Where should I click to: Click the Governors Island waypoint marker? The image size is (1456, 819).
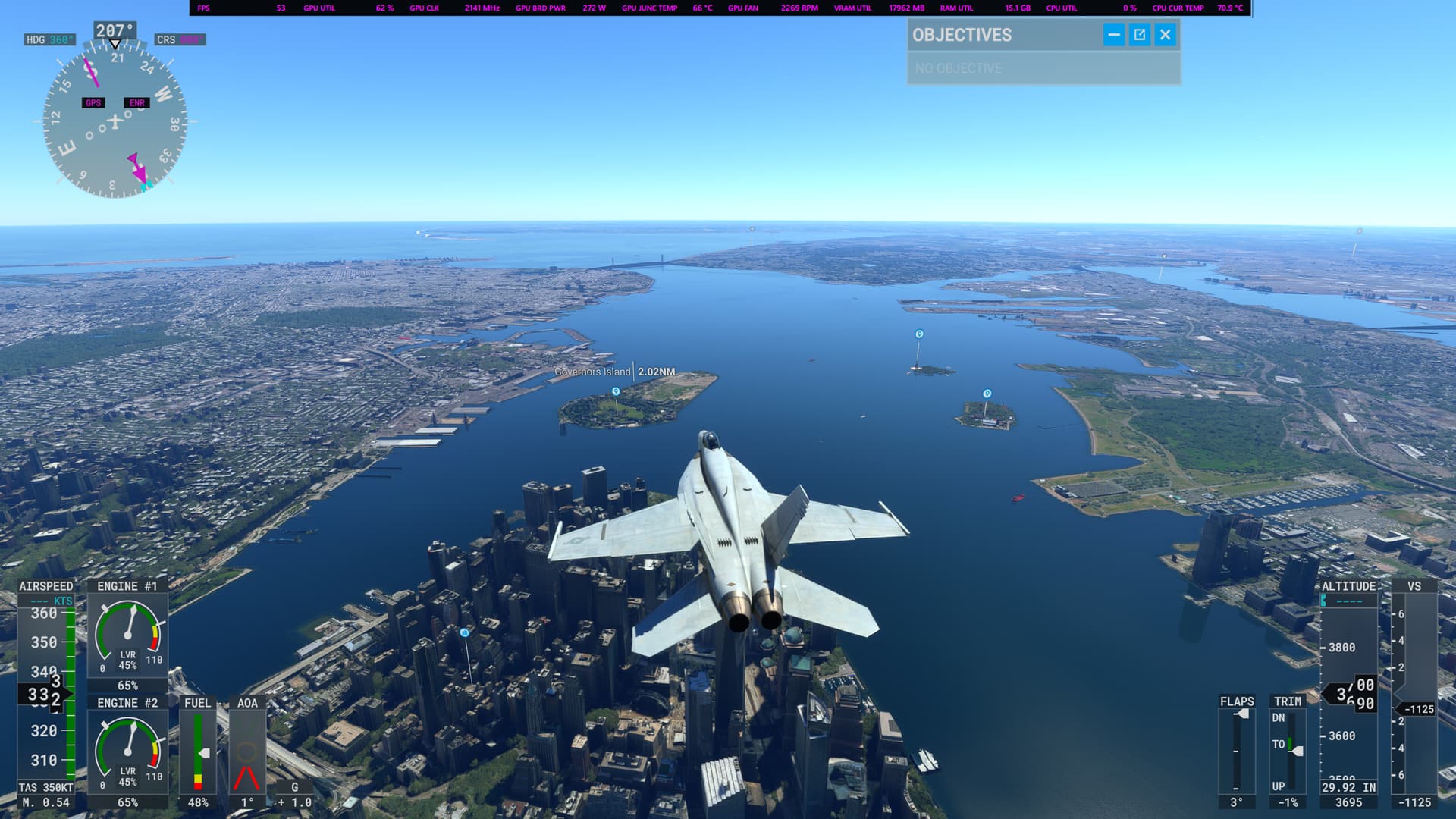point(616,391)
